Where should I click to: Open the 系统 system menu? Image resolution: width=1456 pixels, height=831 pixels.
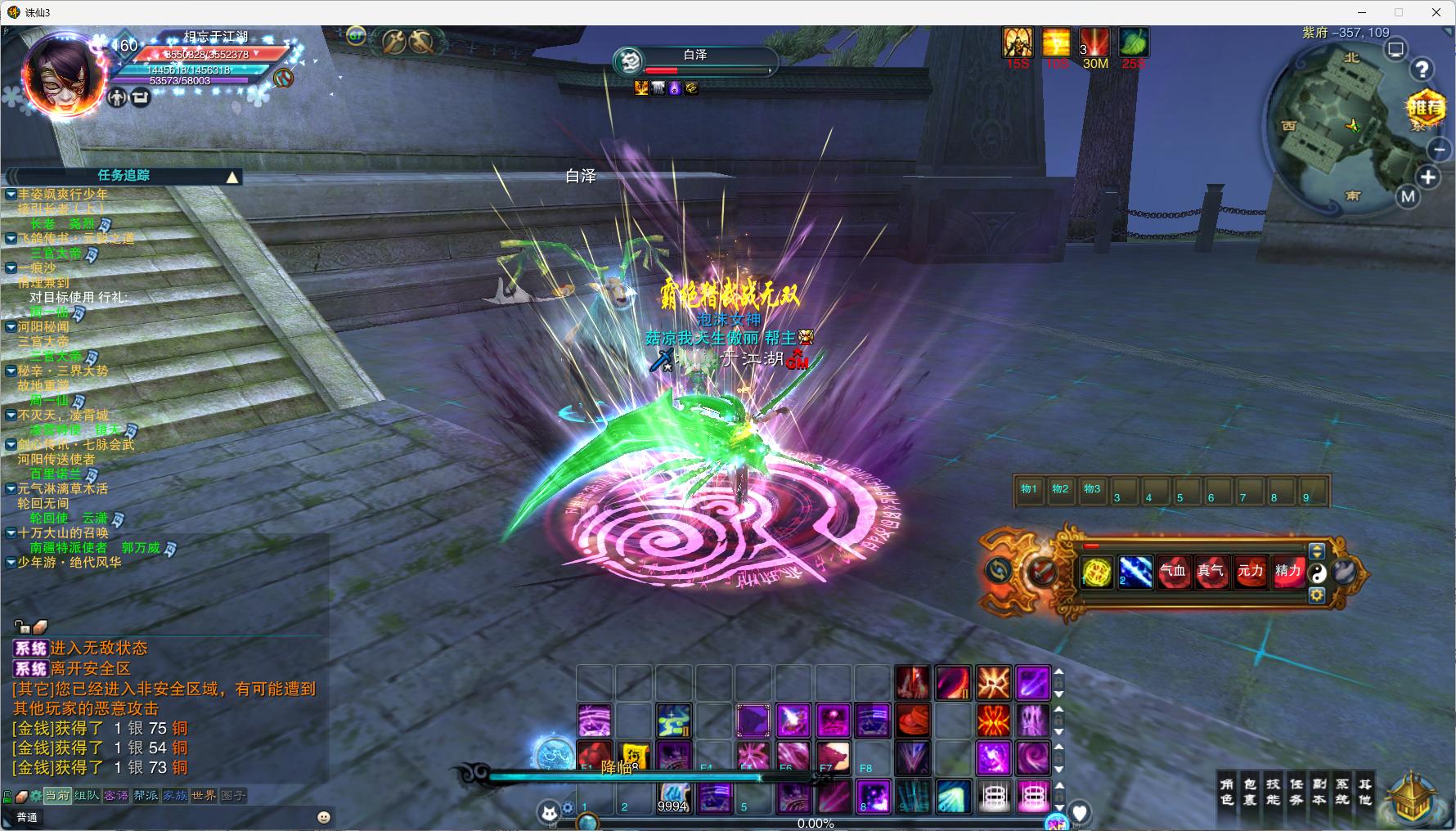click(x=1342, y=792)
